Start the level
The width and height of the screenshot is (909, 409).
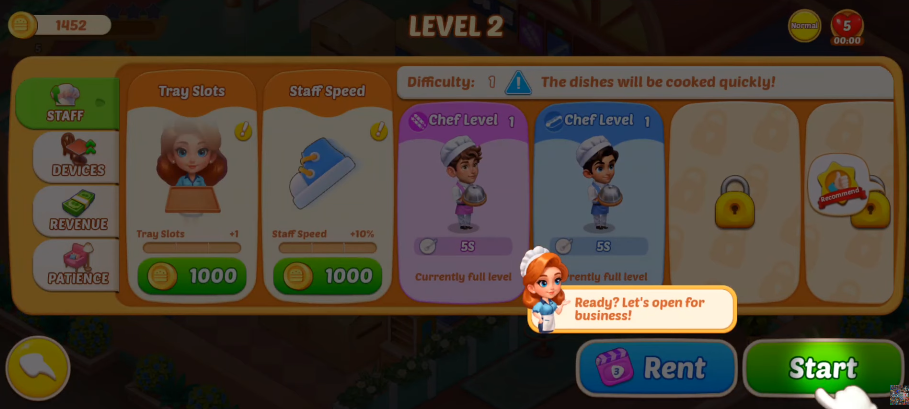pyautogui.click(x=822, y=368)
